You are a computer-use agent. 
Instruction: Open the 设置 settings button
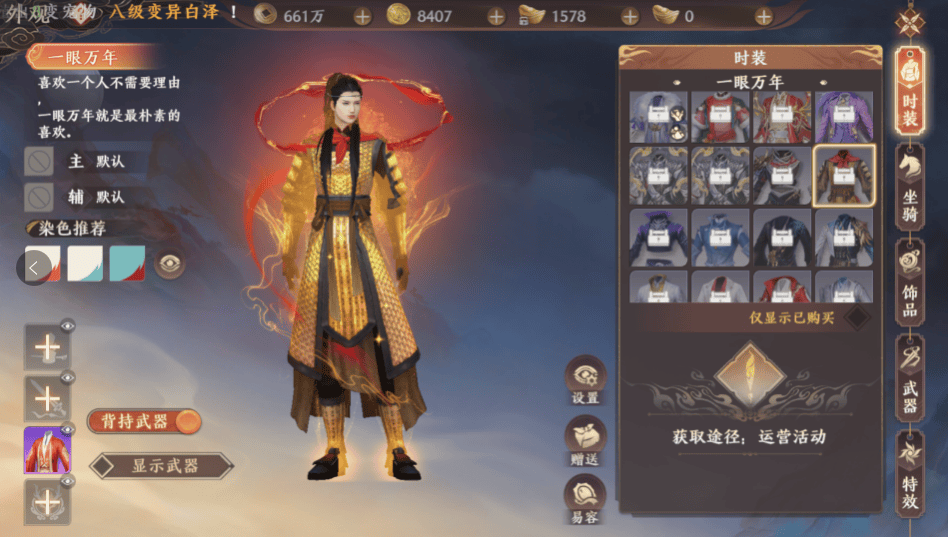point(586,381)
